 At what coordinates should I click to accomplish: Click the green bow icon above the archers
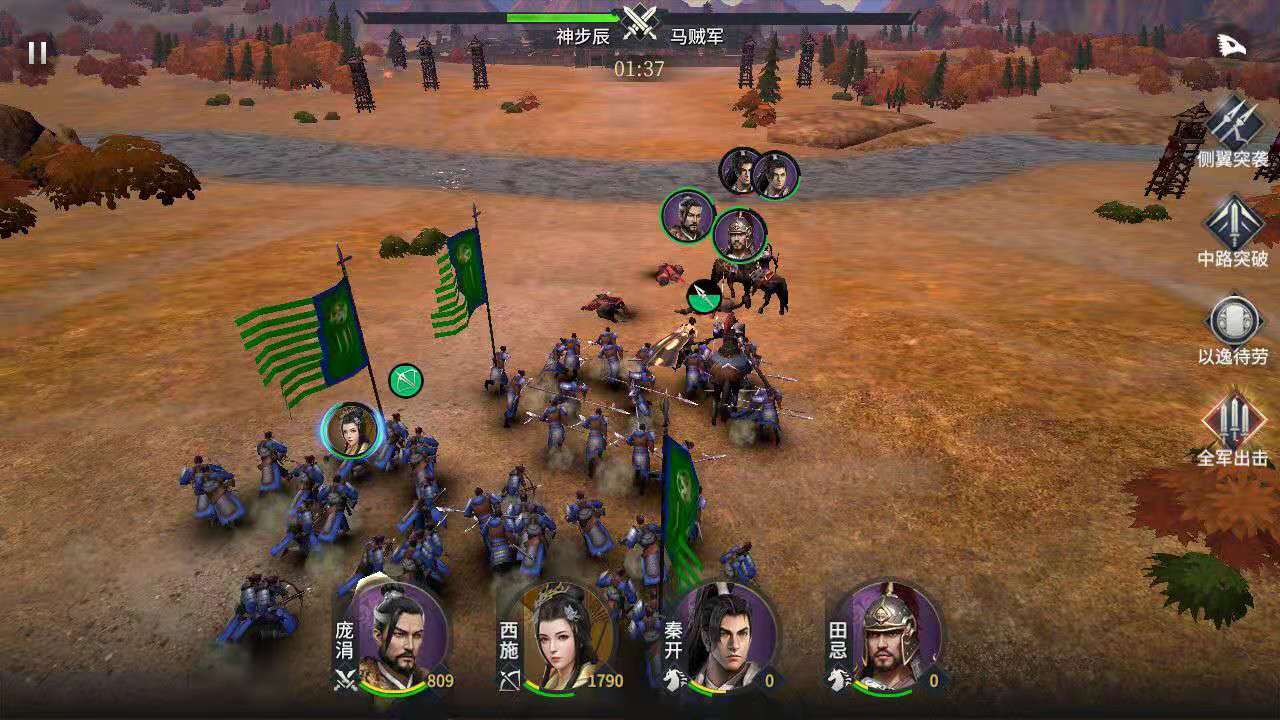coord(405,380)
